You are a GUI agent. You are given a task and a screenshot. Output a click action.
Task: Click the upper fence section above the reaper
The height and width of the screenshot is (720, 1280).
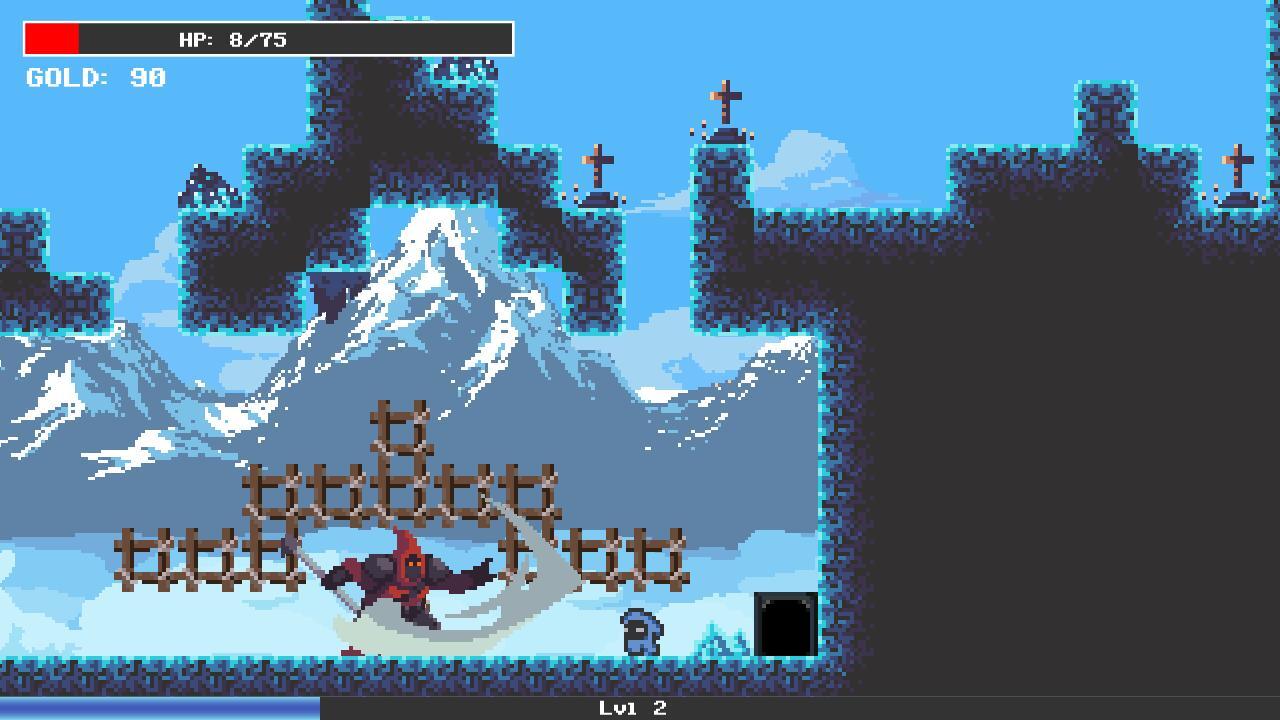click(x=400, y=490)
